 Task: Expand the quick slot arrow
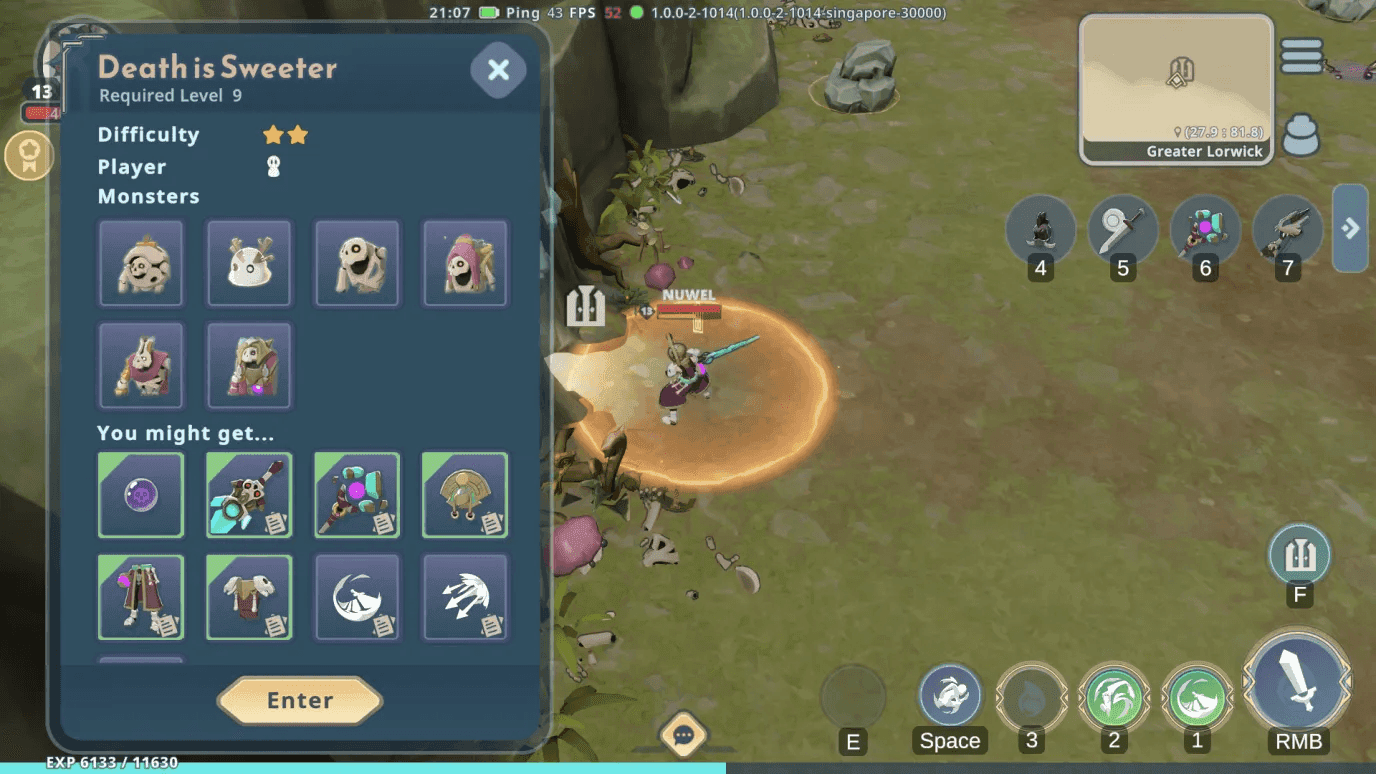[x=1350, y=228]
